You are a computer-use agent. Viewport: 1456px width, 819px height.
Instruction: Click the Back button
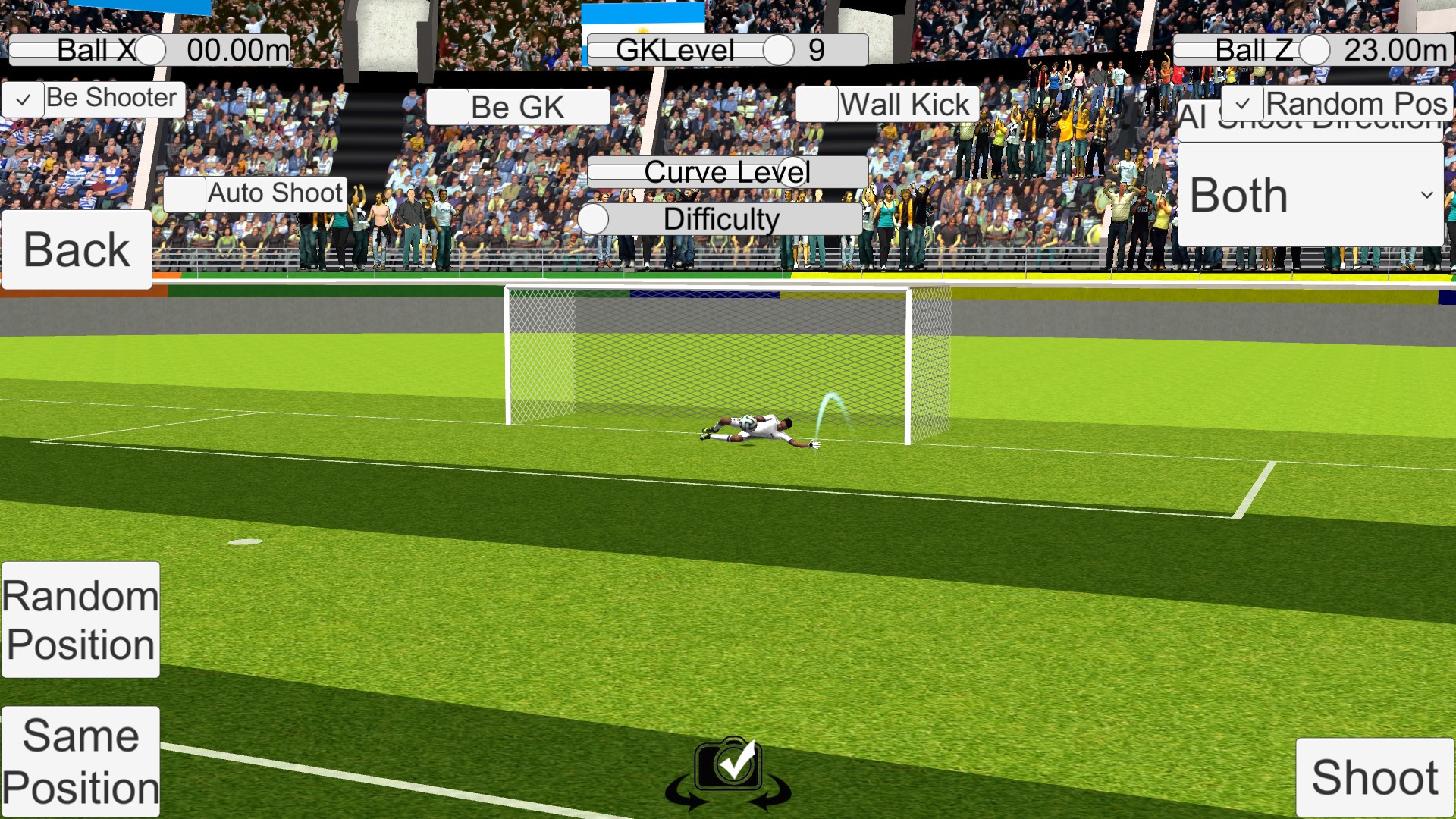coord(76,247)
